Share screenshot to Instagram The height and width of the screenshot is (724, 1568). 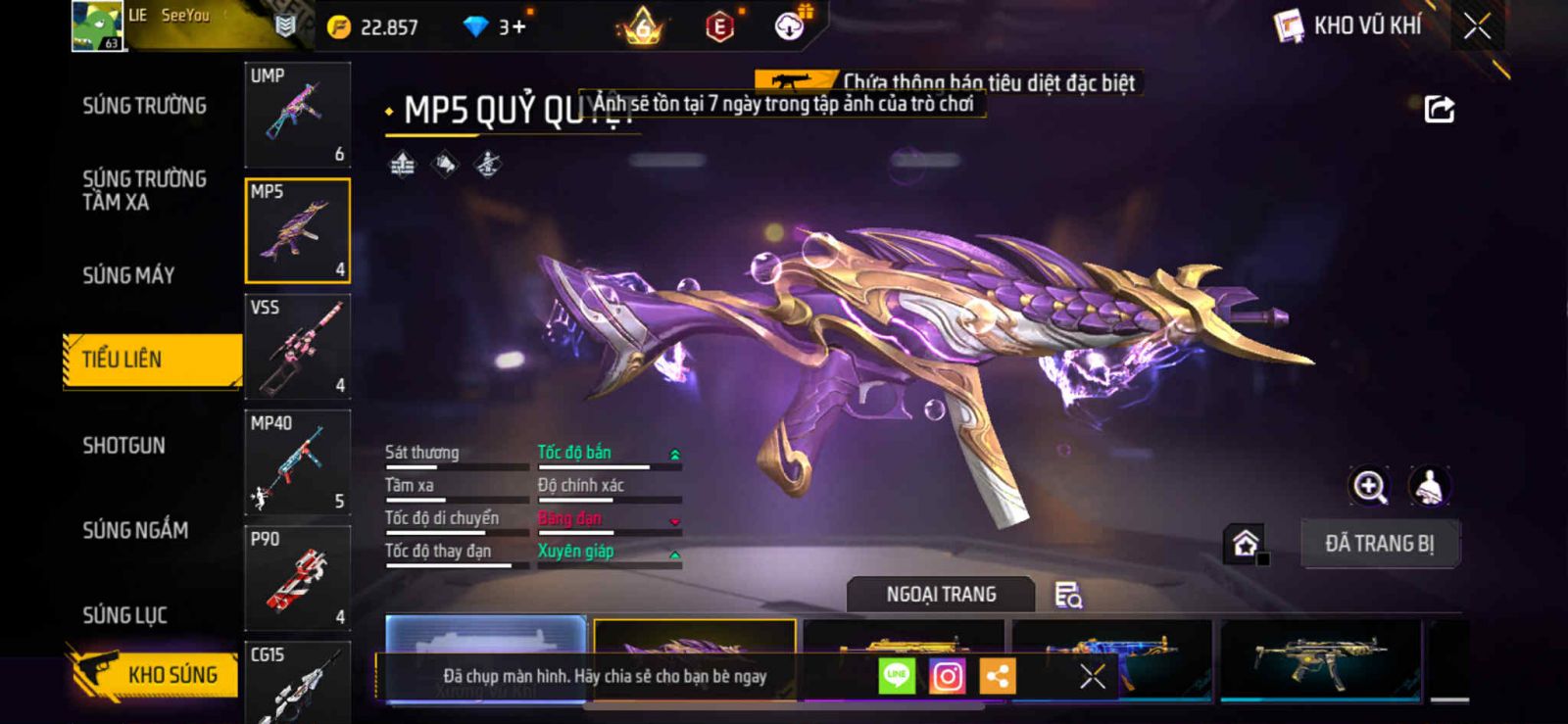(x=947, y=676)
